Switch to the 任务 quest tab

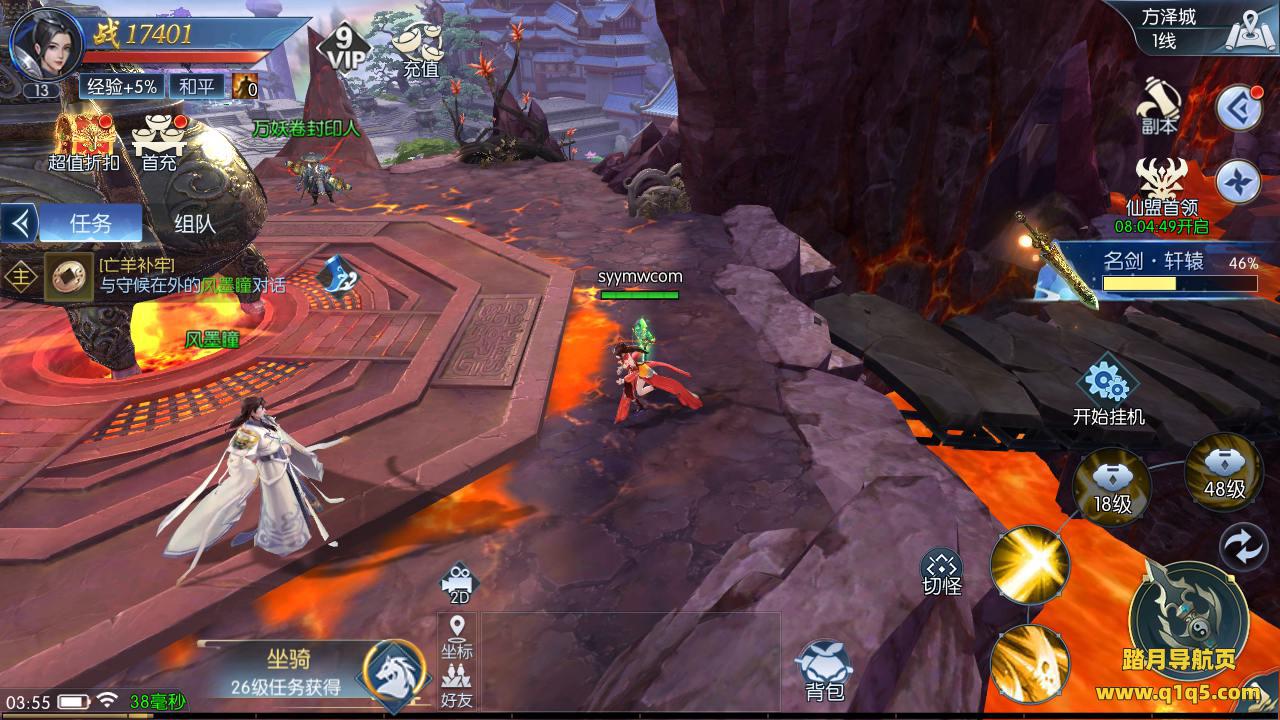pyautogui.click(x=90, y=223)
